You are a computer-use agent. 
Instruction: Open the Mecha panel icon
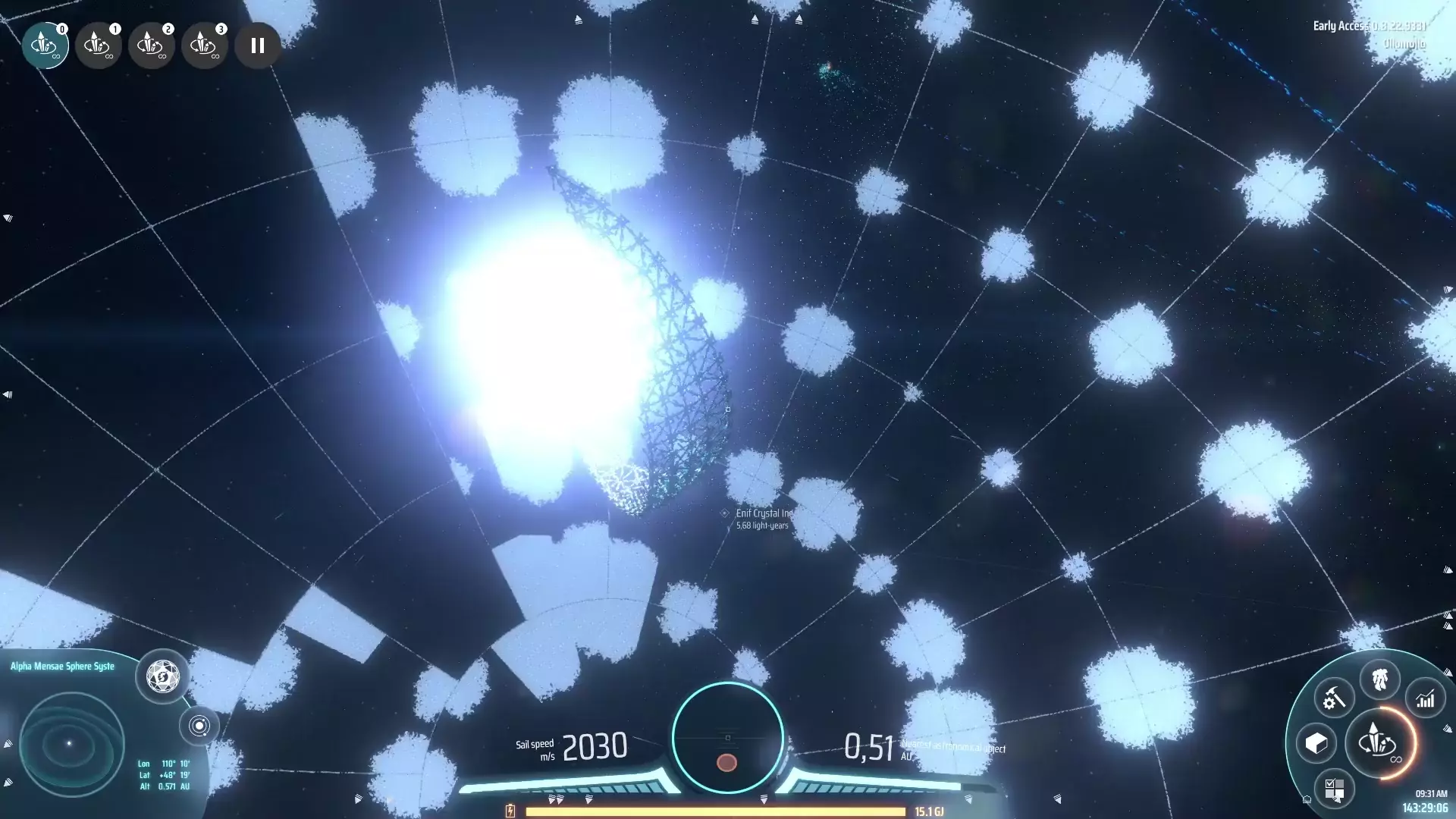point(1382,680)
